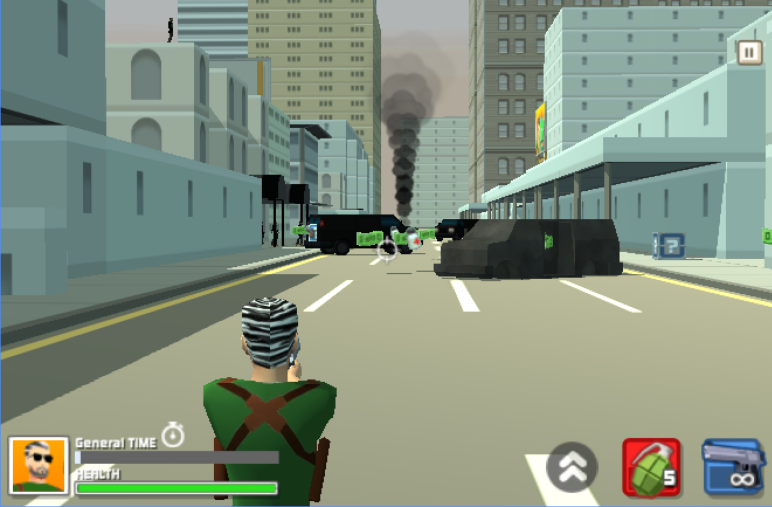Click the player portrait with sunglasses
This screenshot has width=772, height=507.
pyautogui.click(x=39, y=465)
